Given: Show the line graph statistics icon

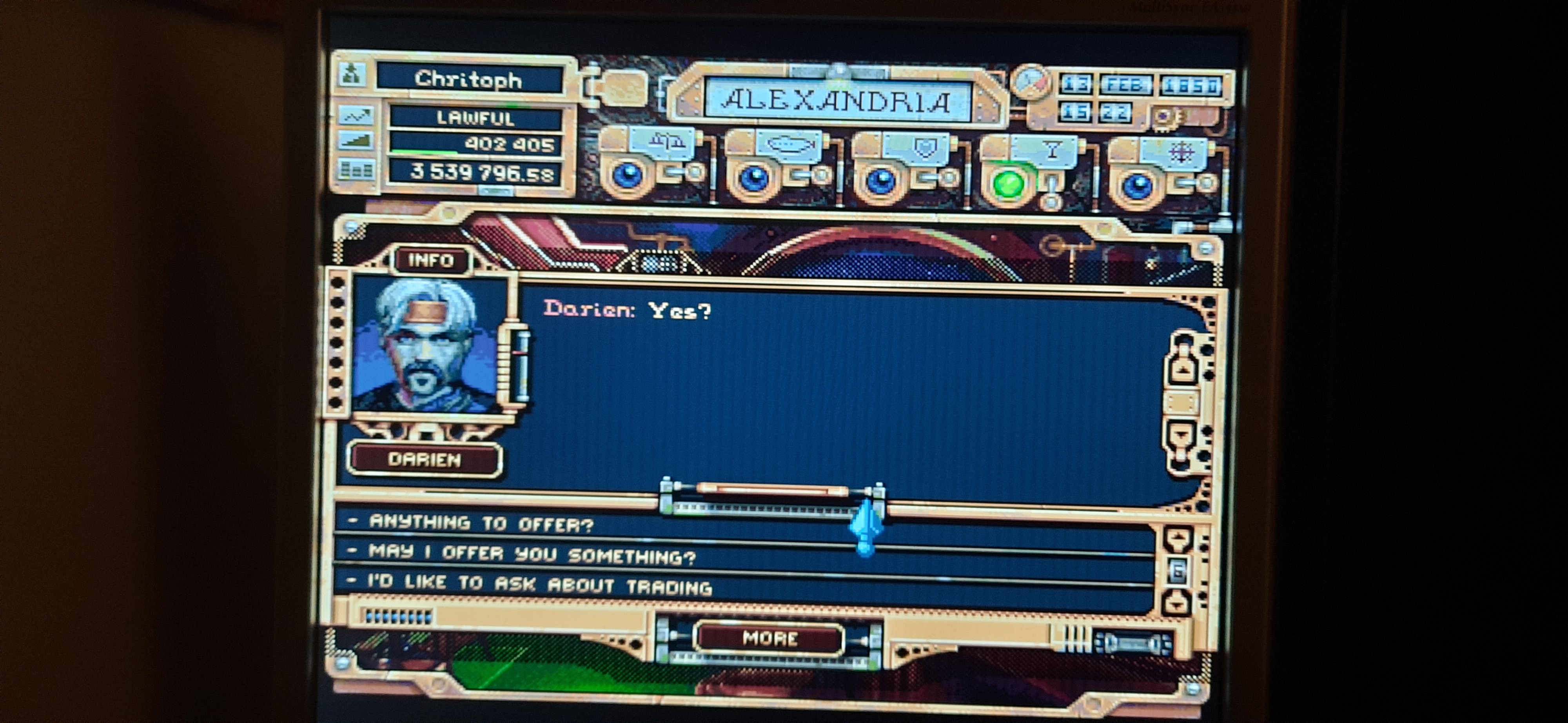Looking at the screenshot, I should click(x=356, y=115).
